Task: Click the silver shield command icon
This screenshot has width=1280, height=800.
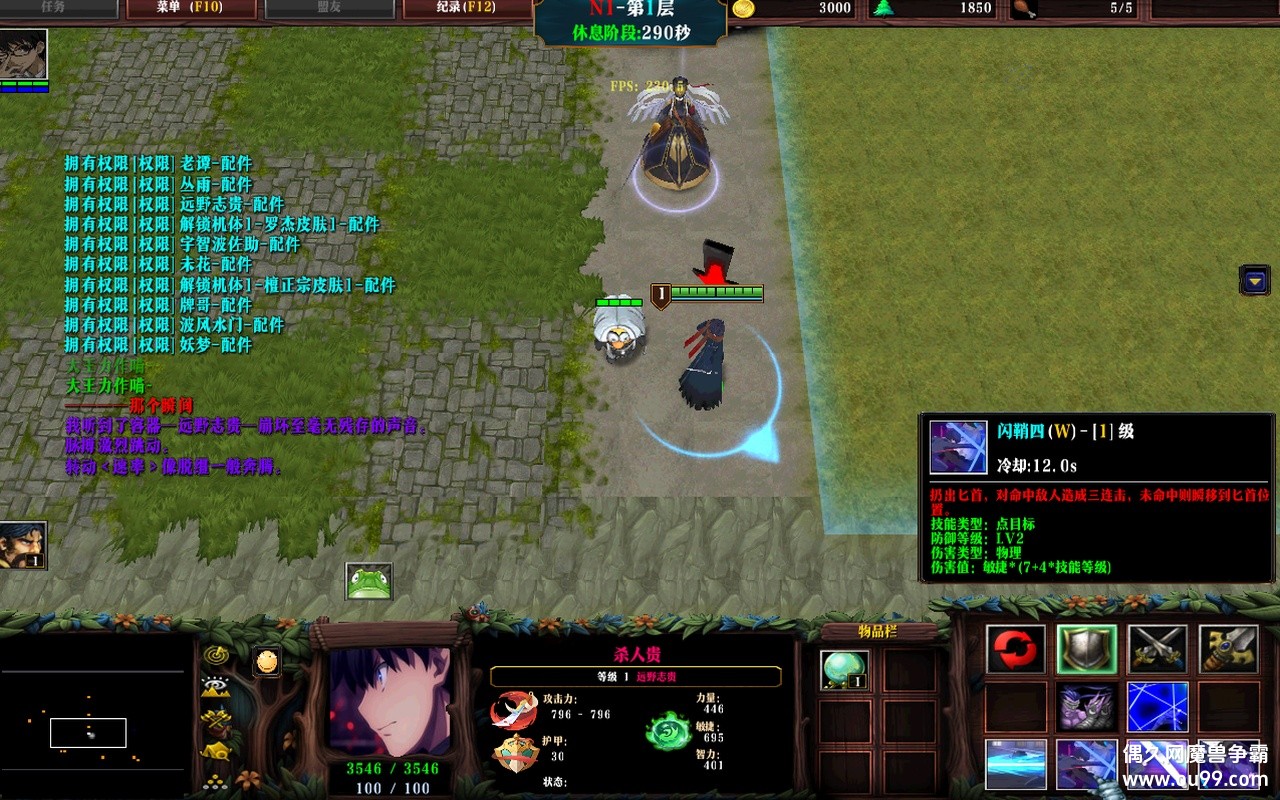Action: 1087,650
